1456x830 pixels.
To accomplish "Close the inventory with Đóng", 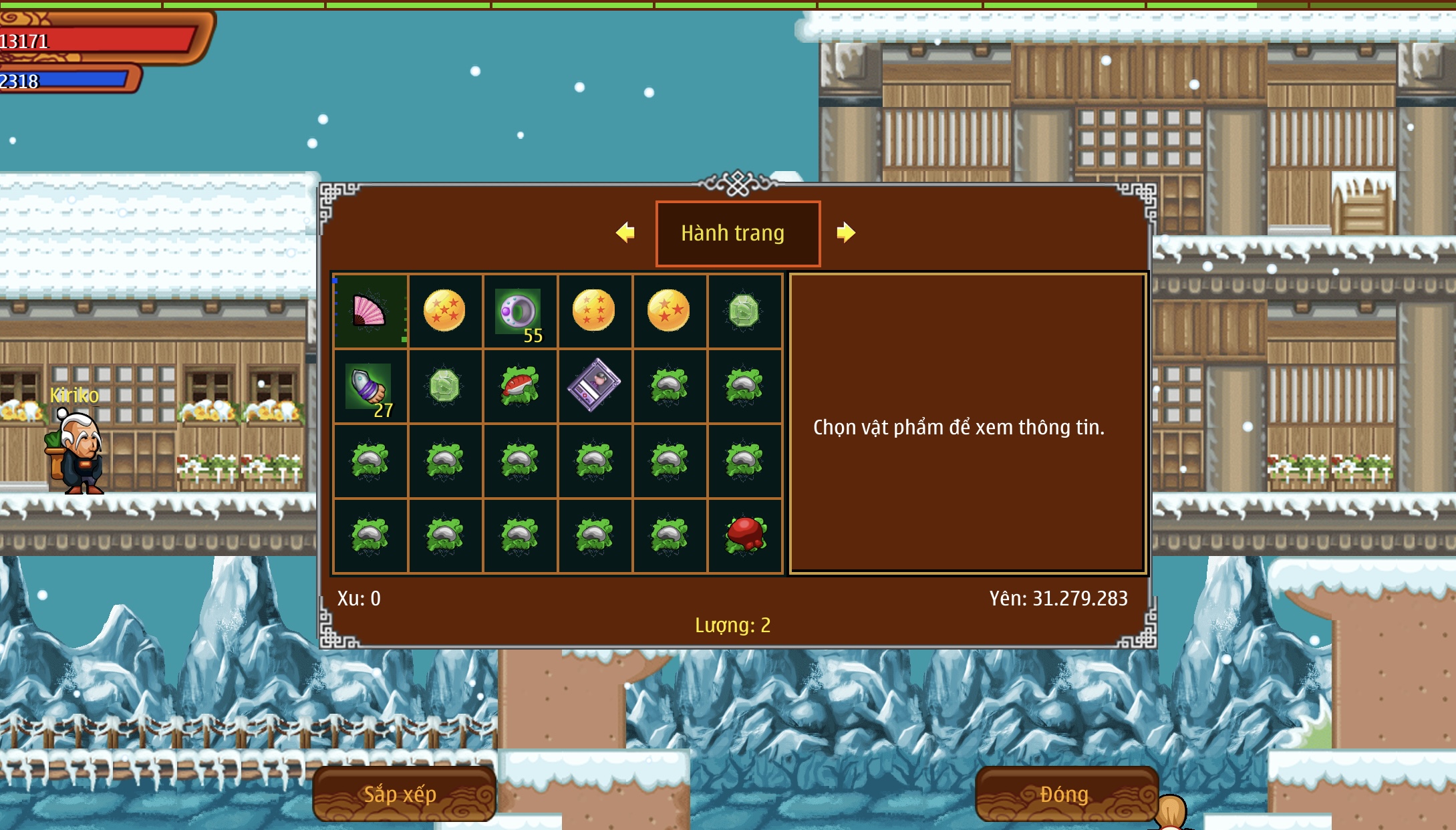I will click(1066, 794).
